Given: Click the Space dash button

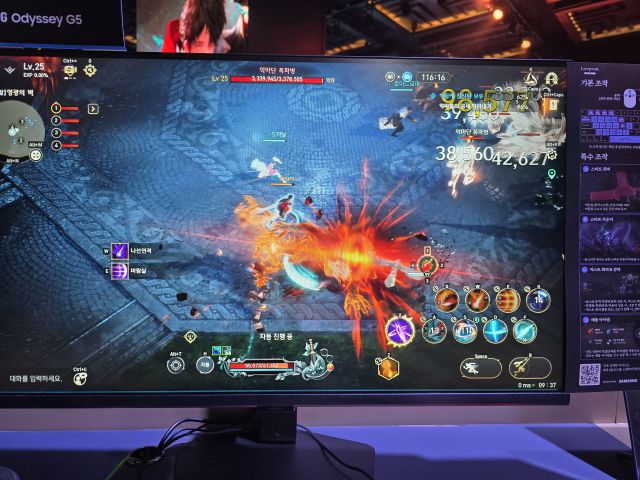Looking at the screenshot, I should 480,367.
